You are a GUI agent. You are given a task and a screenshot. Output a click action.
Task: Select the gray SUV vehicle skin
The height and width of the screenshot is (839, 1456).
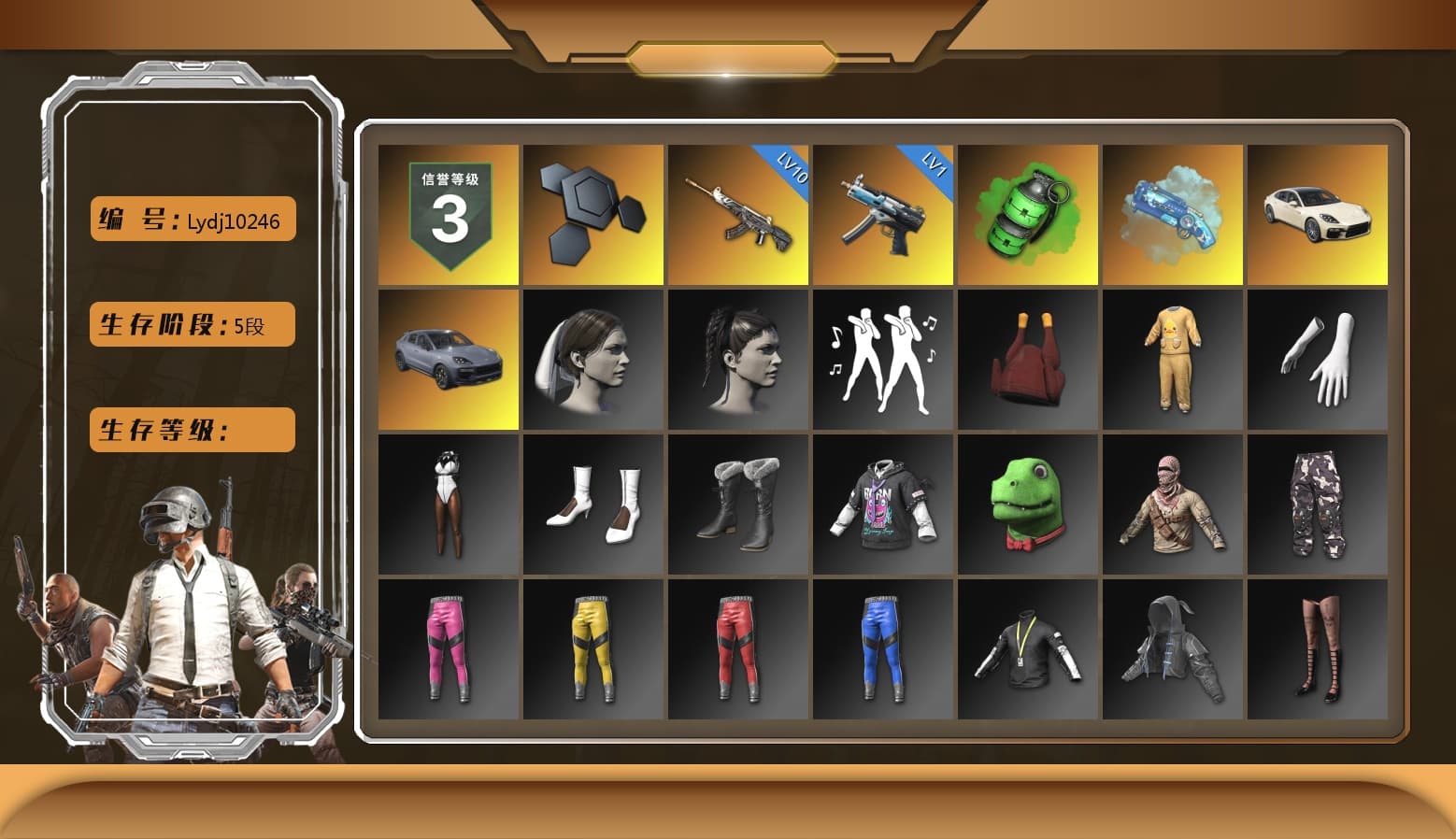coord(449,360)
